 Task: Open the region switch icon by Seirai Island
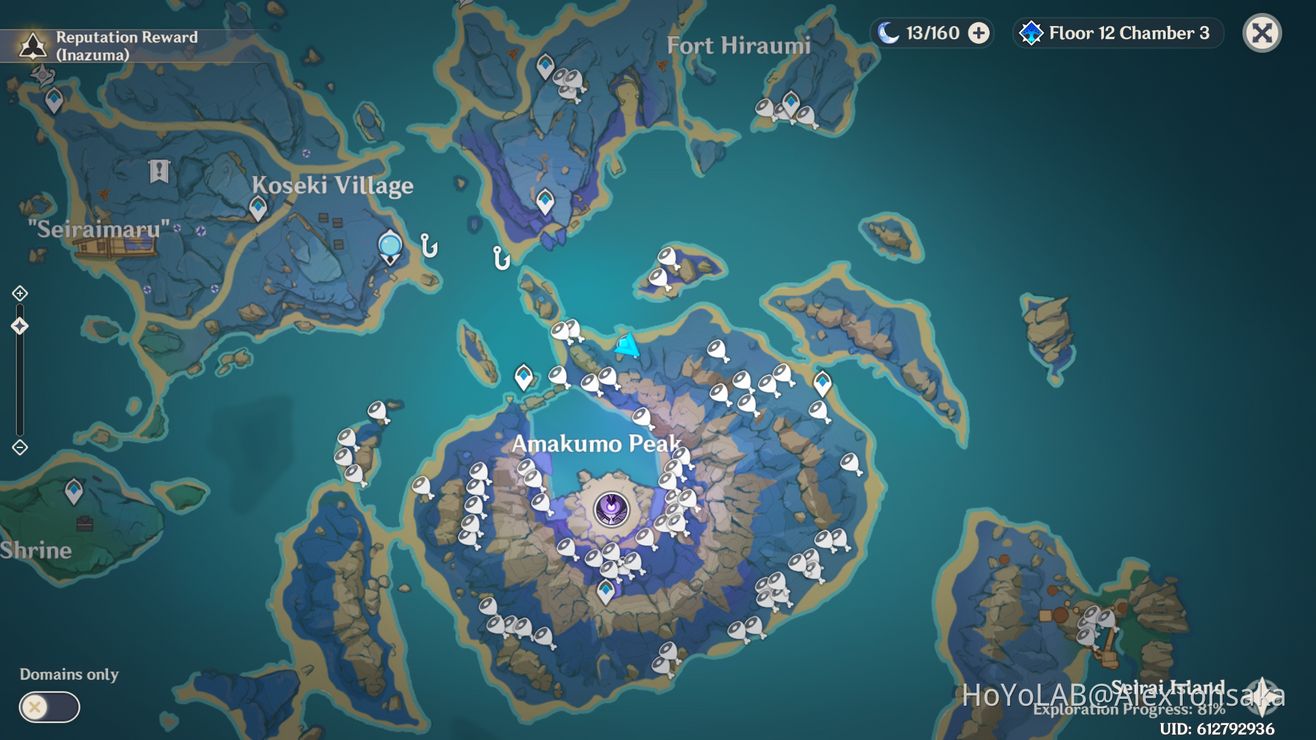(1262, 695)
